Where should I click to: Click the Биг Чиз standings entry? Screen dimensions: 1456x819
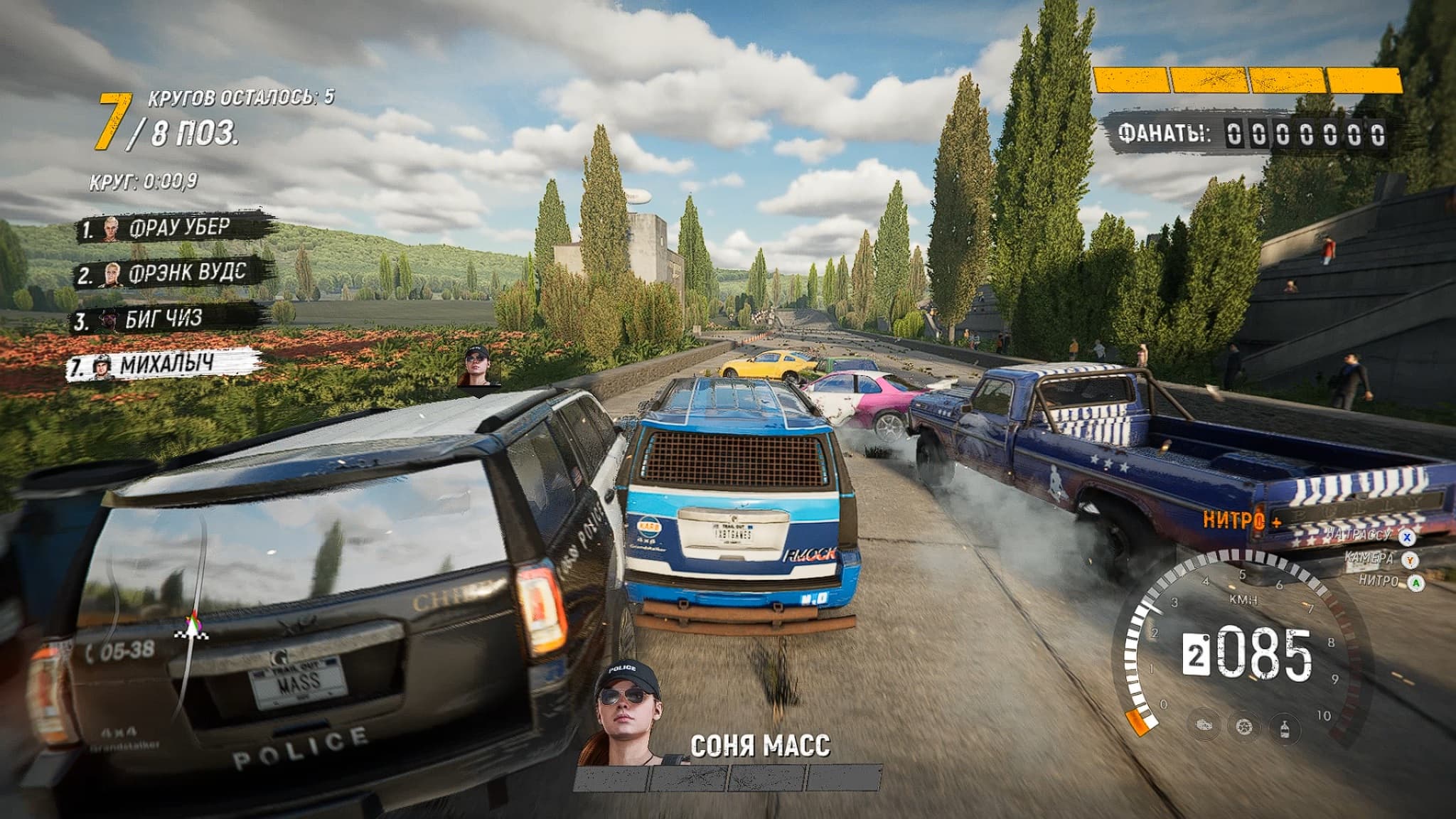point(164,320)
